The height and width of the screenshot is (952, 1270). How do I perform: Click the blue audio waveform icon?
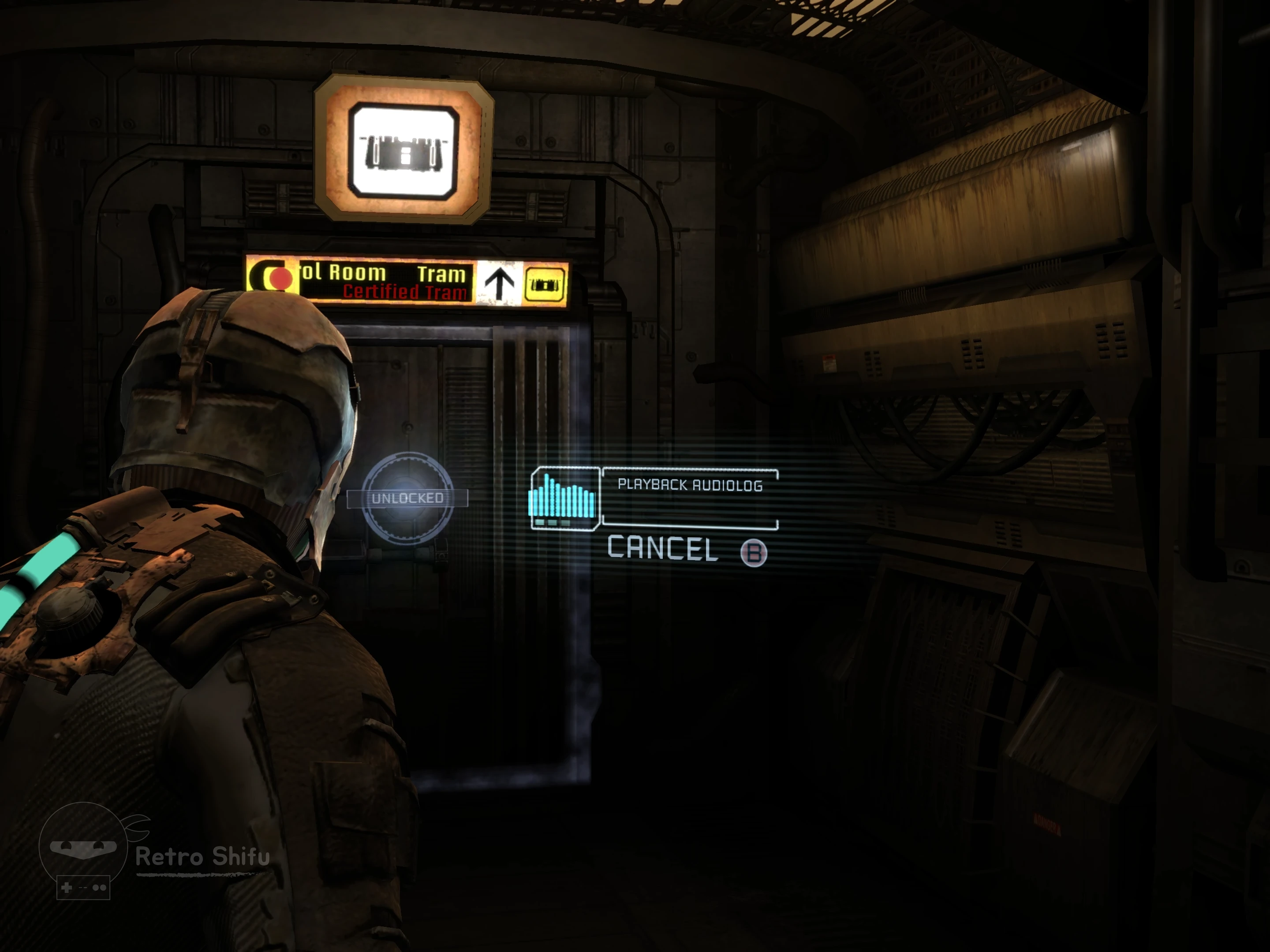pyautogui.click(x=563, y=498)
